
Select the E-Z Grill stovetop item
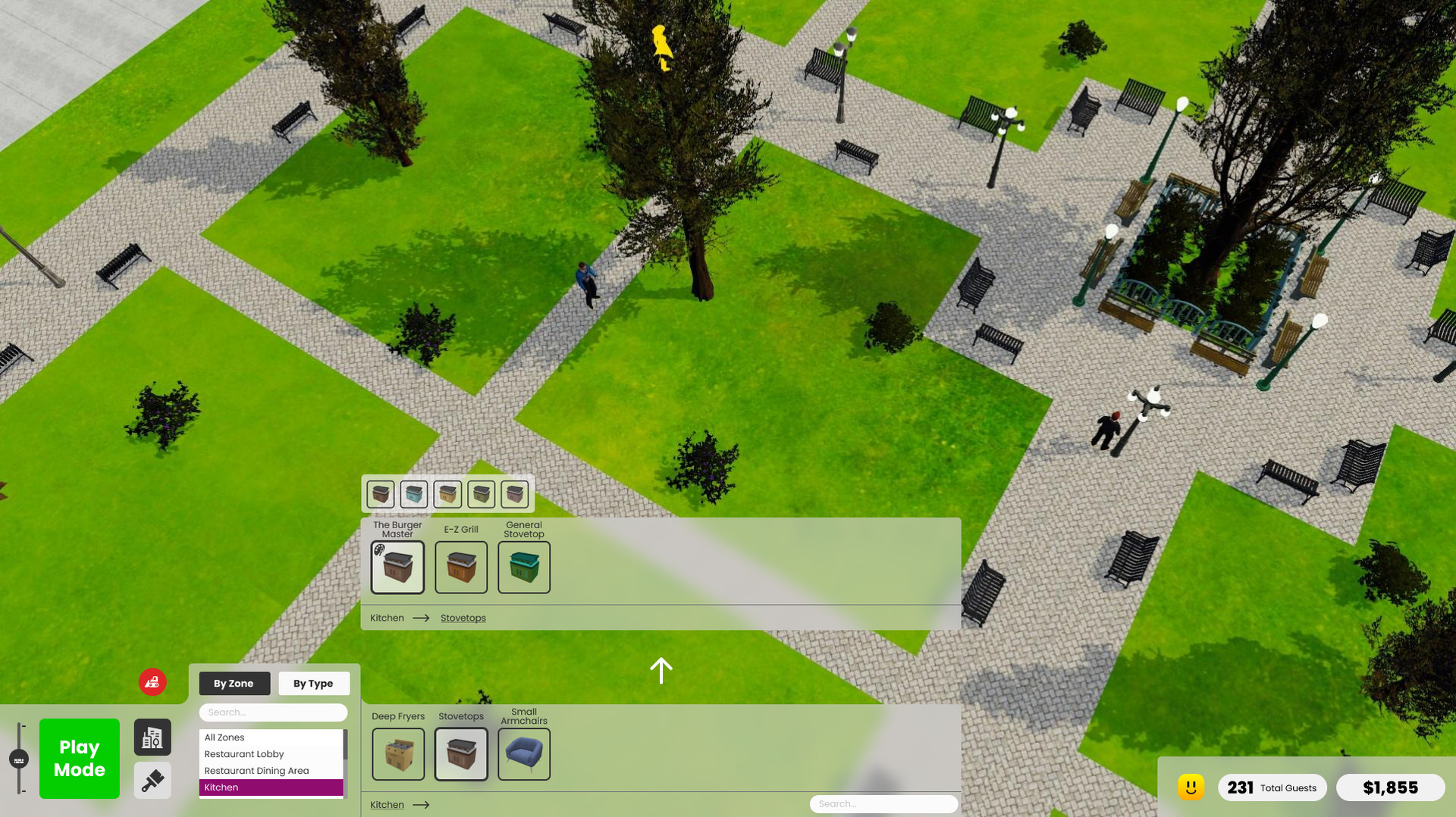pyautogui.click(x=461, y=567)
